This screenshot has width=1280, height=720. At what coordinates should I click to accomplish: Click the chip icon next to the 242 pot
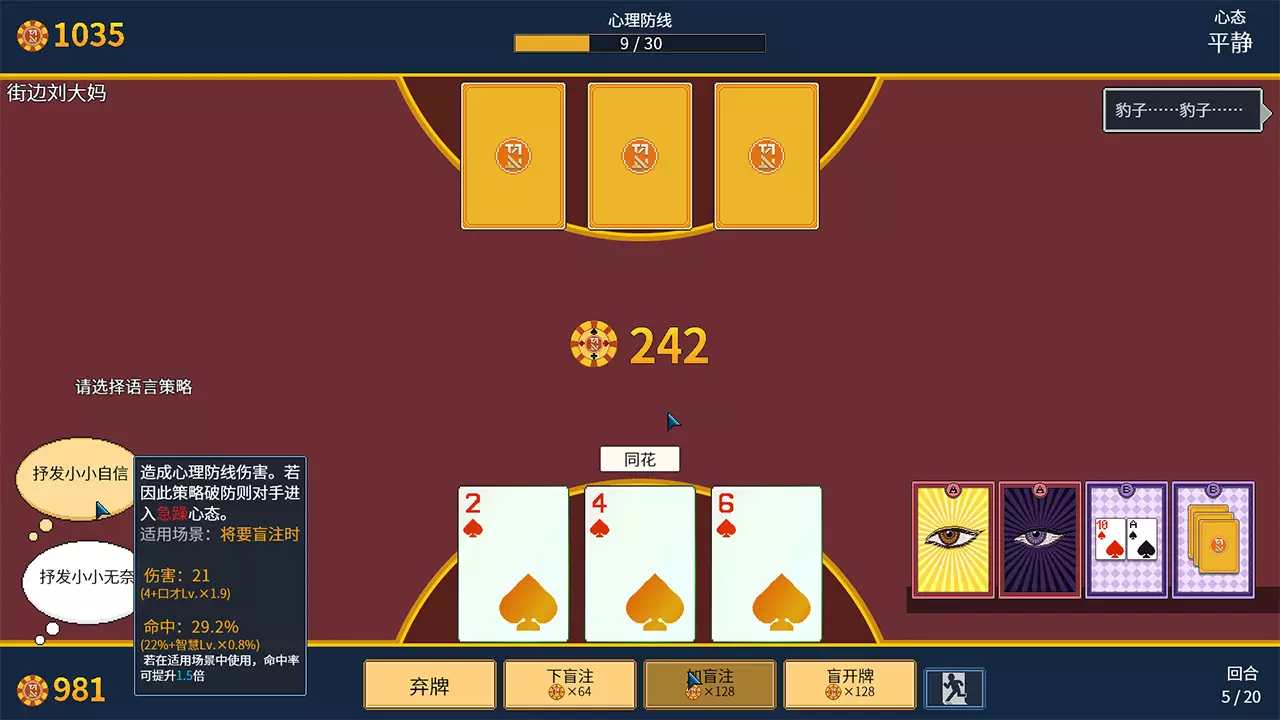point(593,344)
